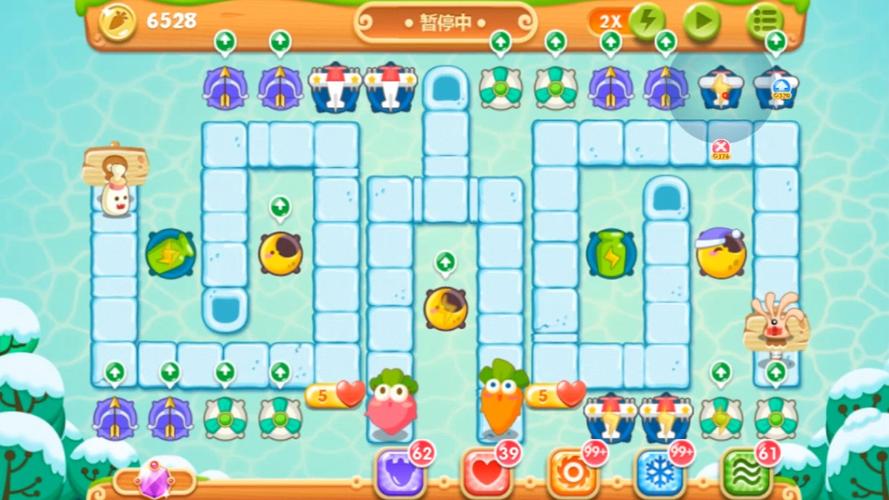Resume the game with the play button
This screenshot has height=500, width=889.
(703, 21)
